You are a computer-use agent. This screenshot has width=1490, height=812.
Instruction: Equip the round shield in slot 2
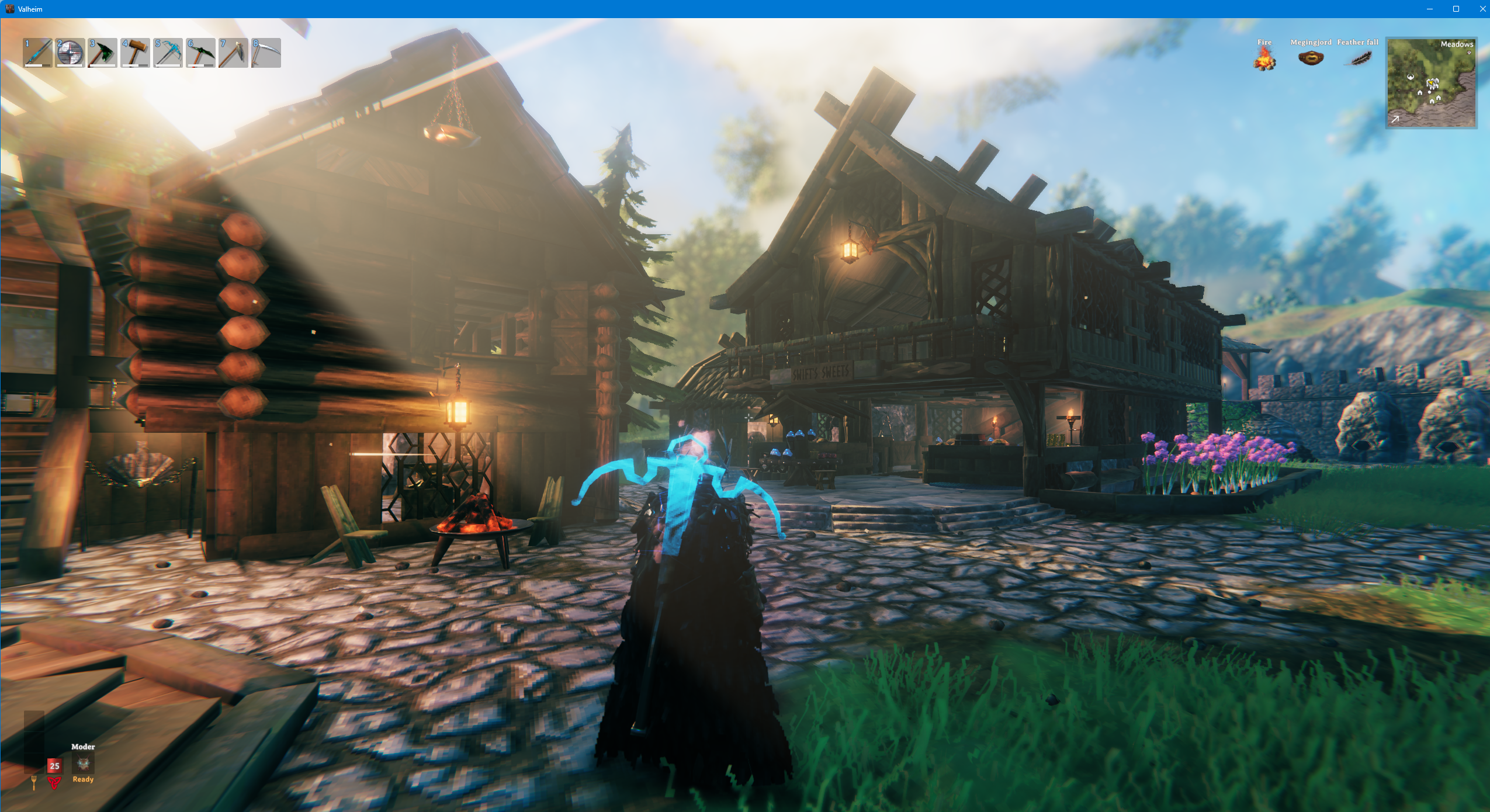click(x=70, y=53)
